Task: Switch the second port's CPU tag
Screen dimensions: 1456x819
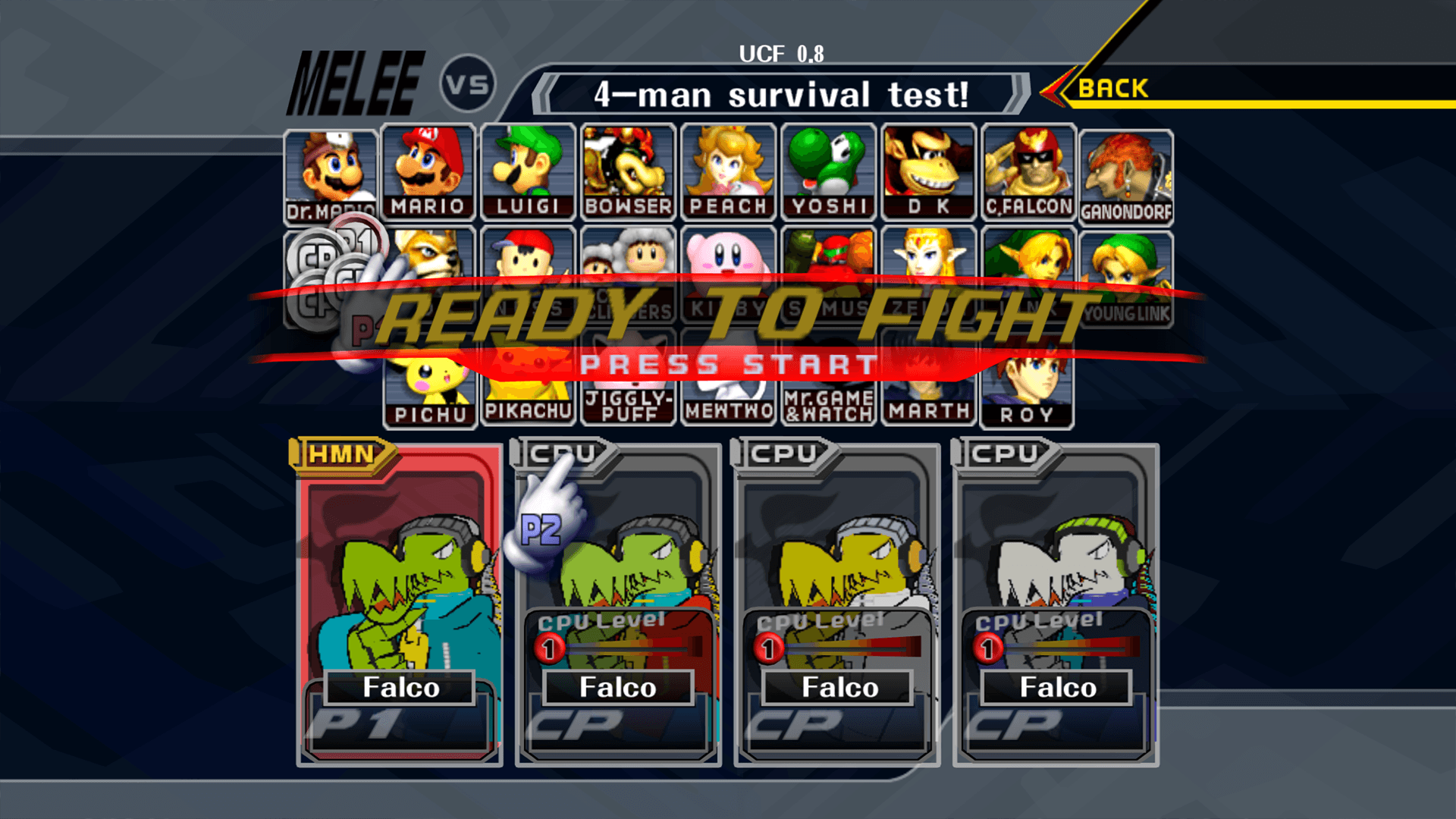Action: click(x=559, y=453)
